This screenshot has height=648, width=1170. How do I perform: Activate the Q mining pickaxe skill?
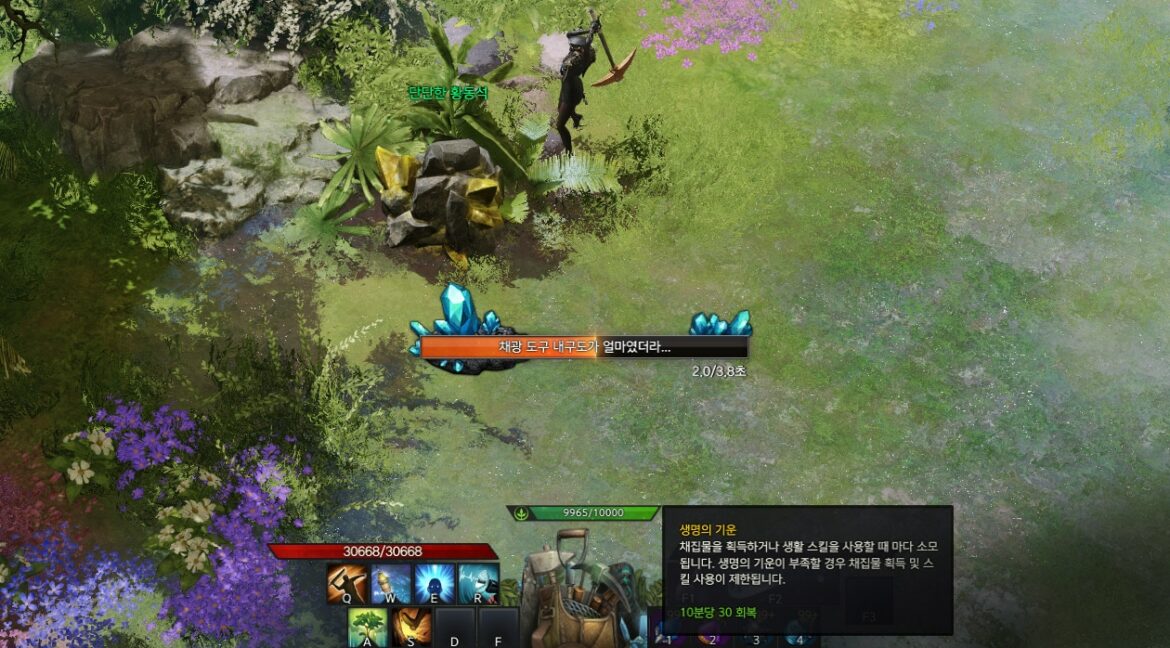click(347, 584)
